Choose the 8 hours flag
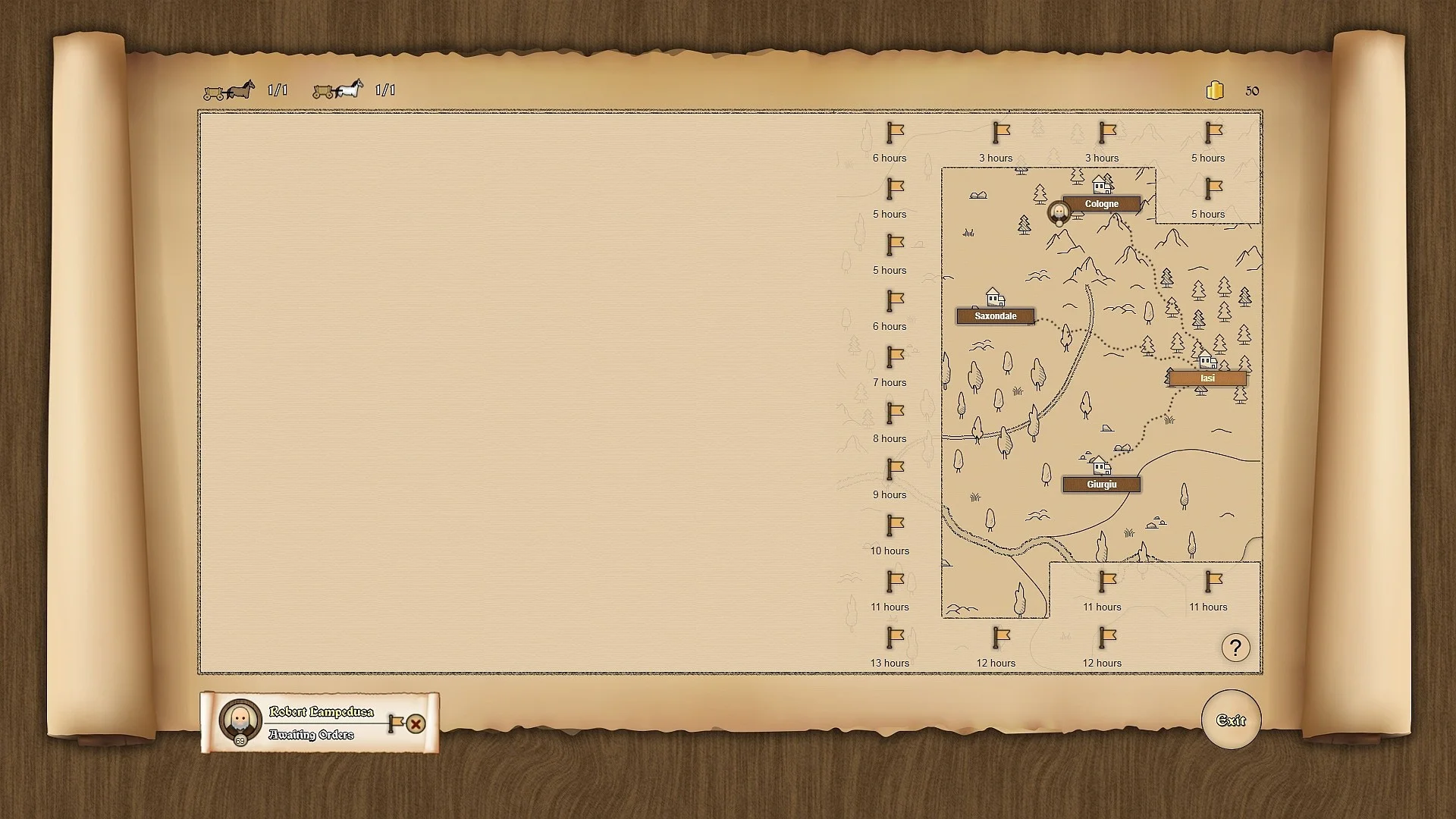1456x819 pixels. click(x=896, y=413)
